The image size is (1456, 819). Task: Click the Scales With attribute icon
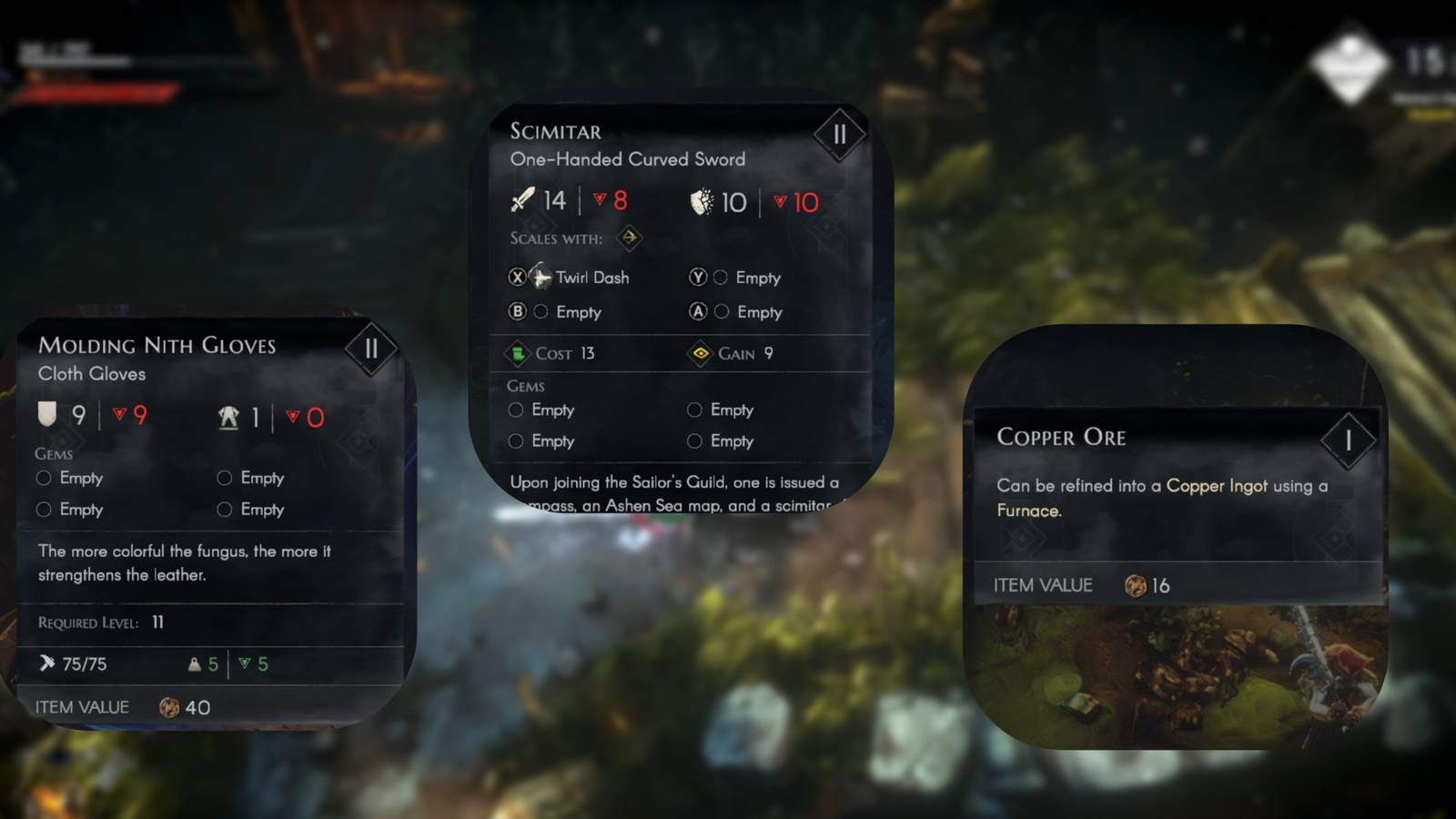pyautogui.click(x=630, y=238)
